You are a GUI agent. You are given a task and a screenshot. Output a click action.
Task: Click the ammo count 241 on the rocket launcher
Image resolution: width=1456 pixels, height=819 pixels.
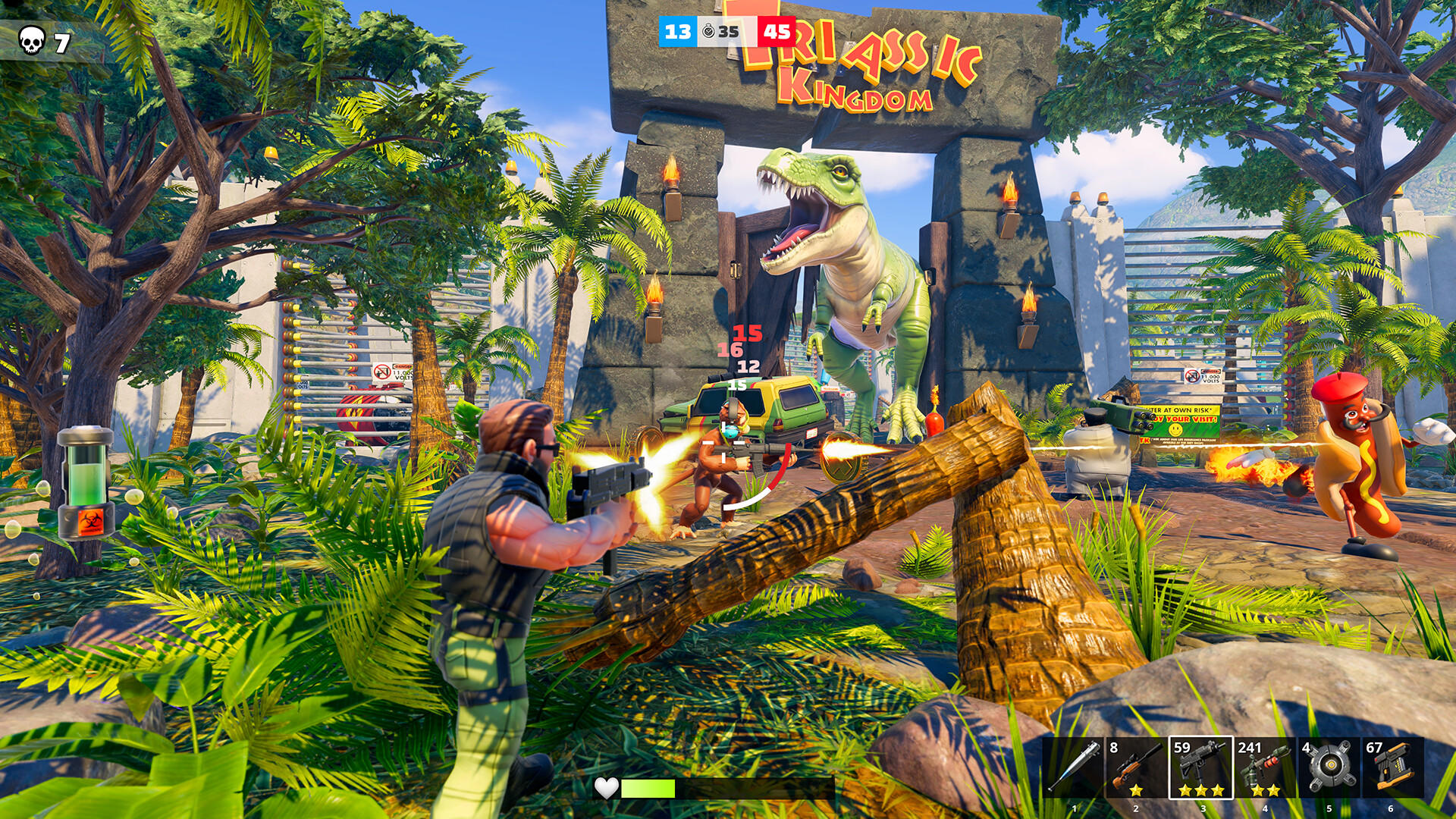(1250, 749)
